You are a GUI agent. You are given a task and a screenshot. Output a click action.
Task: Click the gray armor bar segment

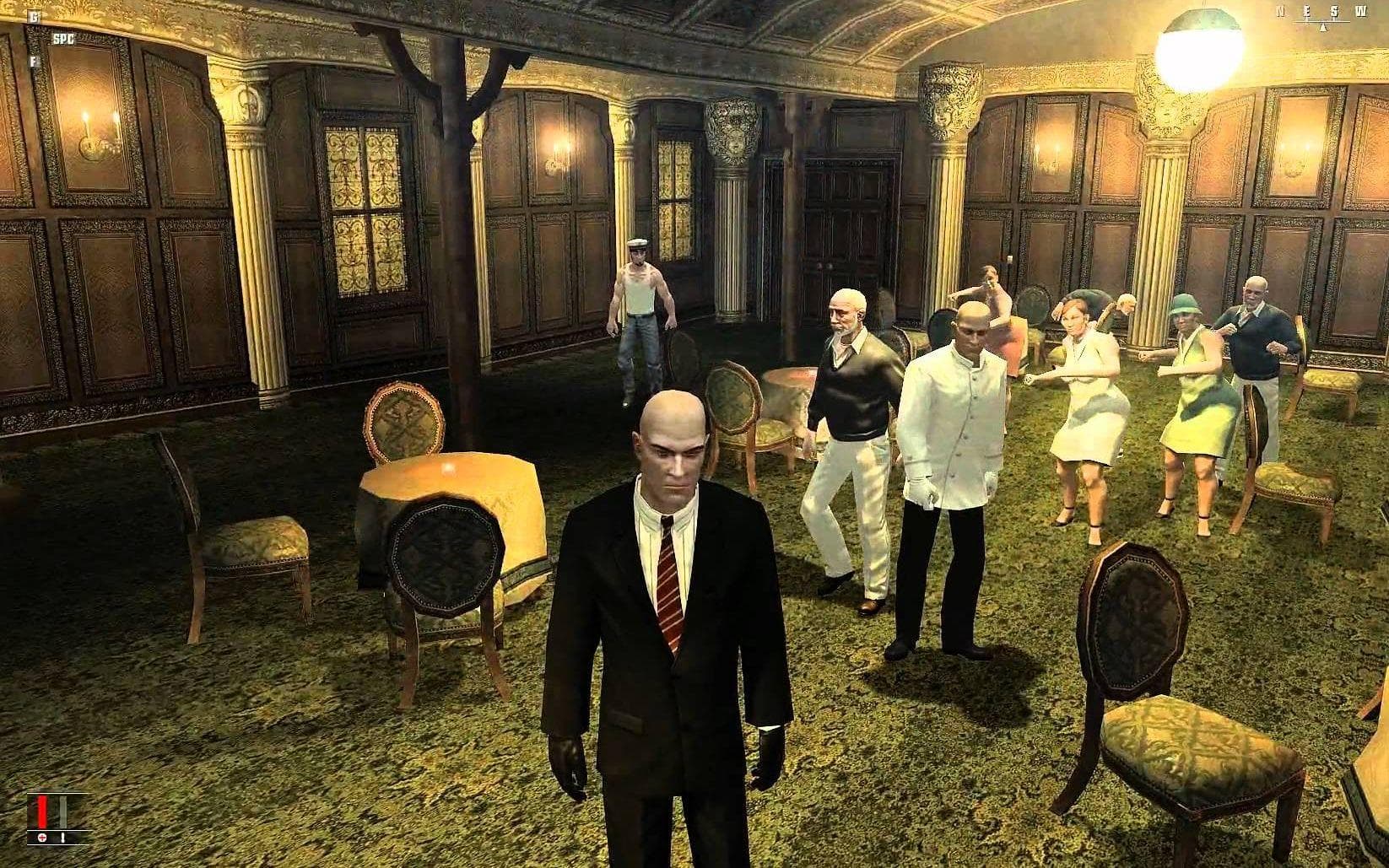(63, 811)
